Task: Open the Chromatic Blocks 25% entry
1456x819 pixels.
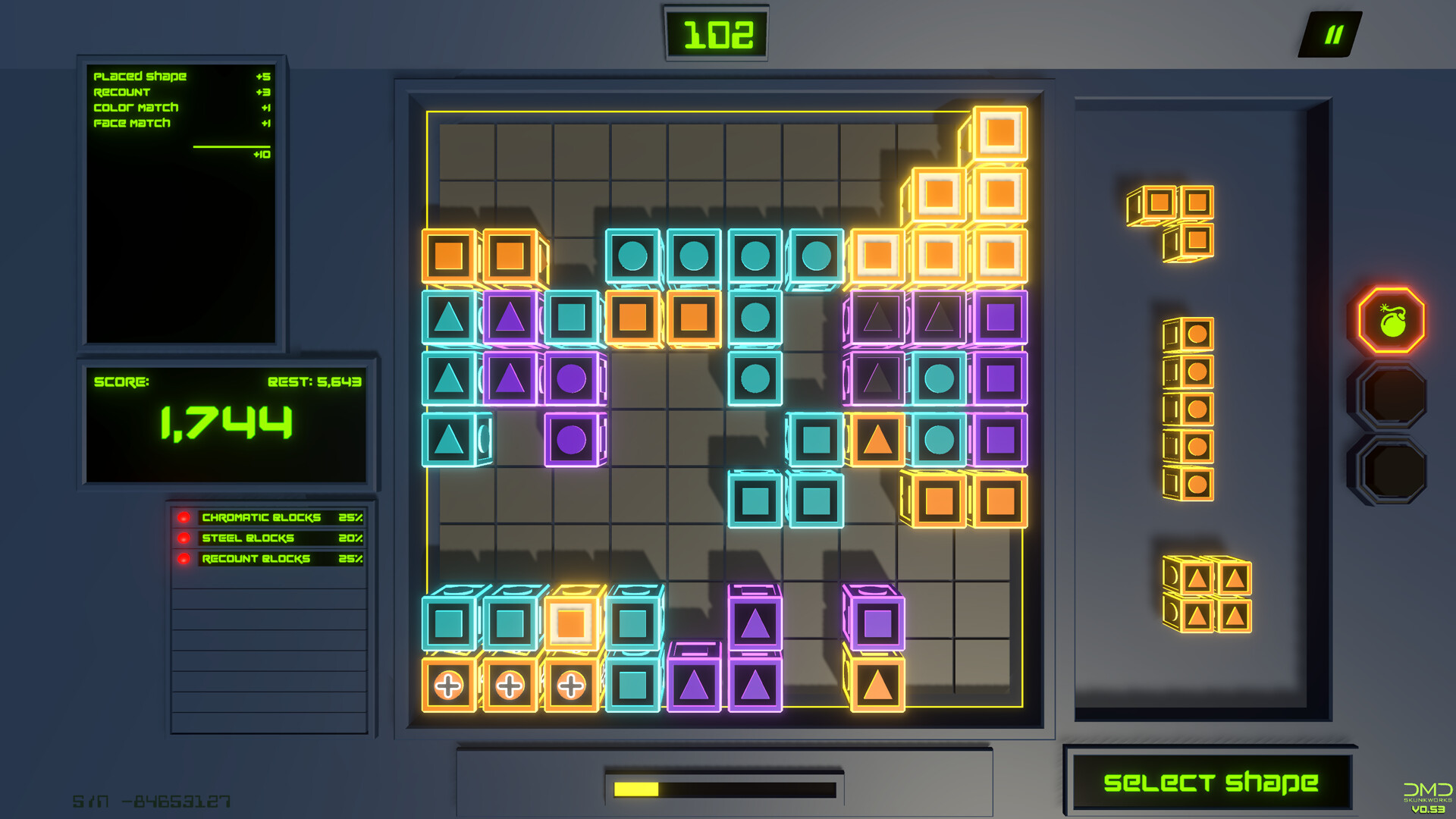Action: [x=281, y=517]
